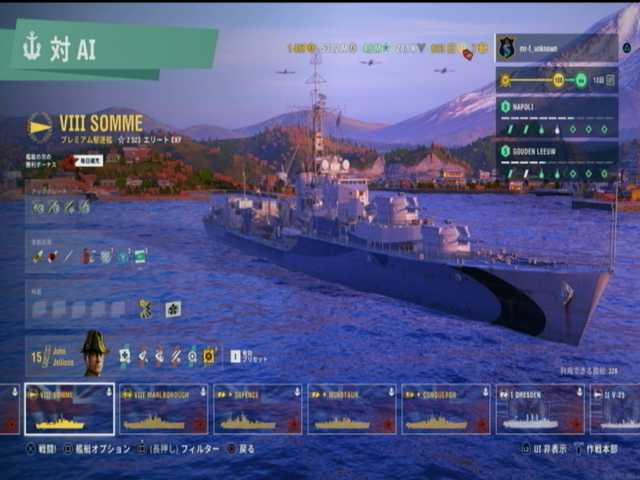
Task: Open the Gouden Leeuw progress panel
Action: 556,162
